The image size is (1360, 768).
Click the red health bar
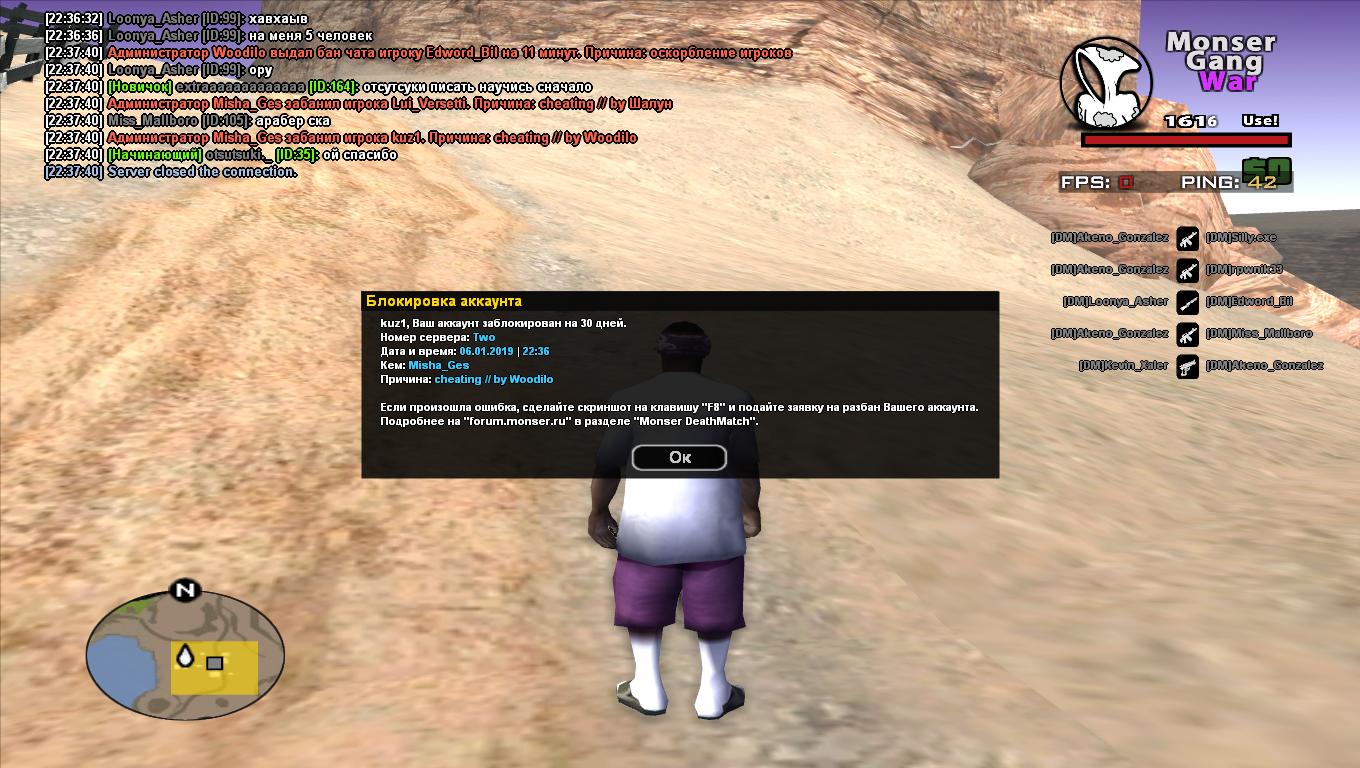click(1185, 140)
